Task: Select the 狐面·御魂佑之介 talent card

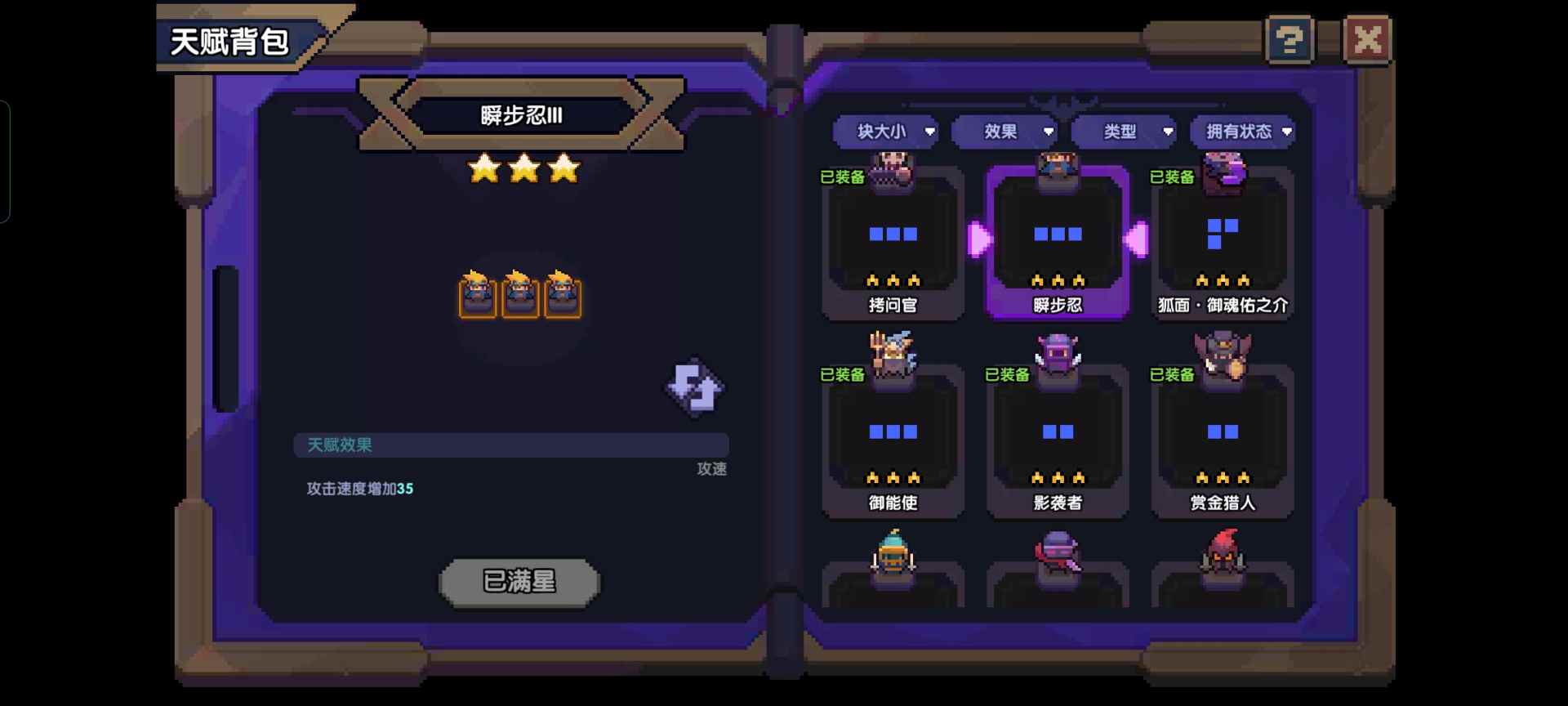Action: (x=1223, y=245)
